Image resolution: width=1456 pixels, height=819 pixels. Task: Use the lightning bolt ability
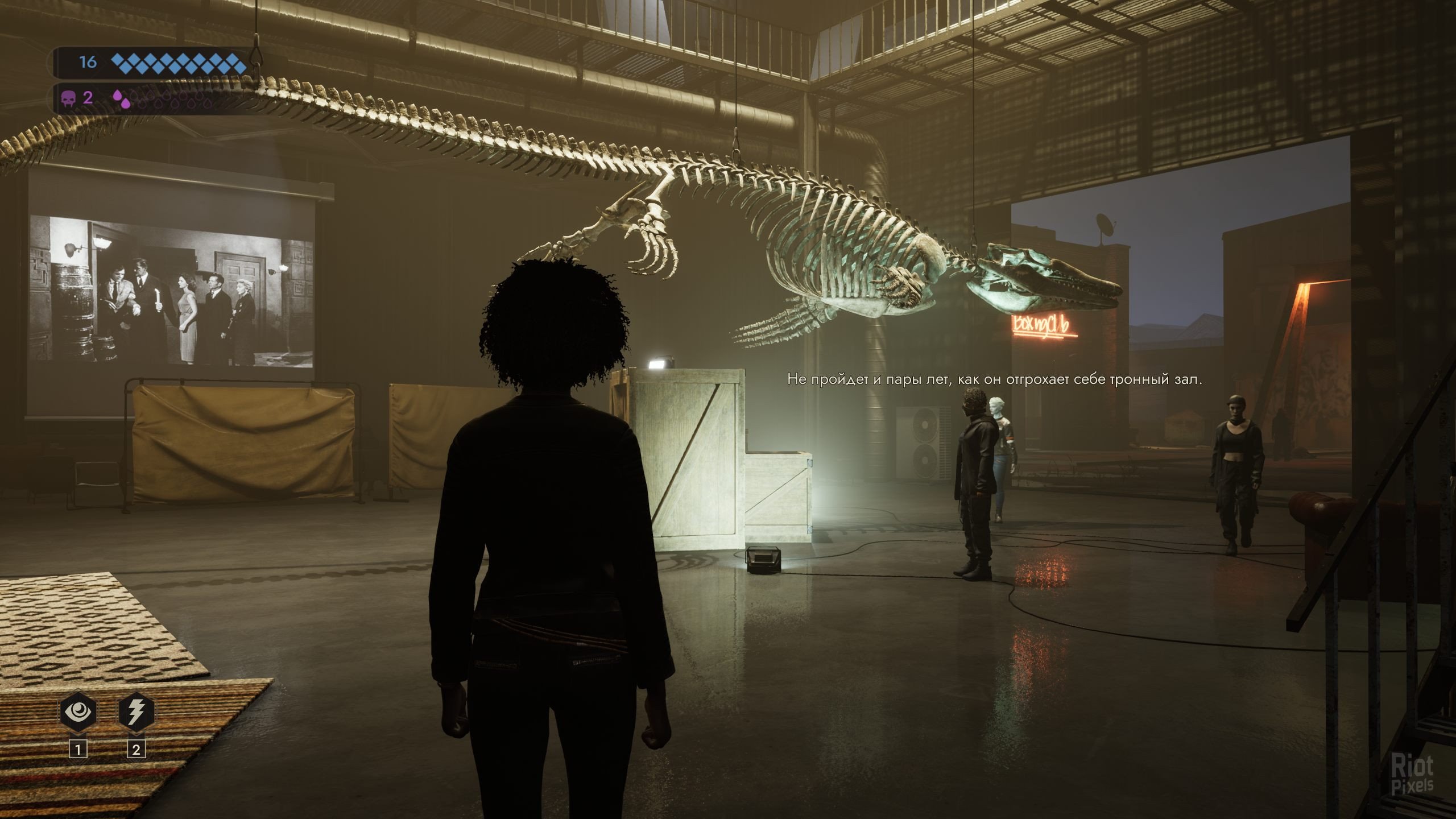coord(135,712)
